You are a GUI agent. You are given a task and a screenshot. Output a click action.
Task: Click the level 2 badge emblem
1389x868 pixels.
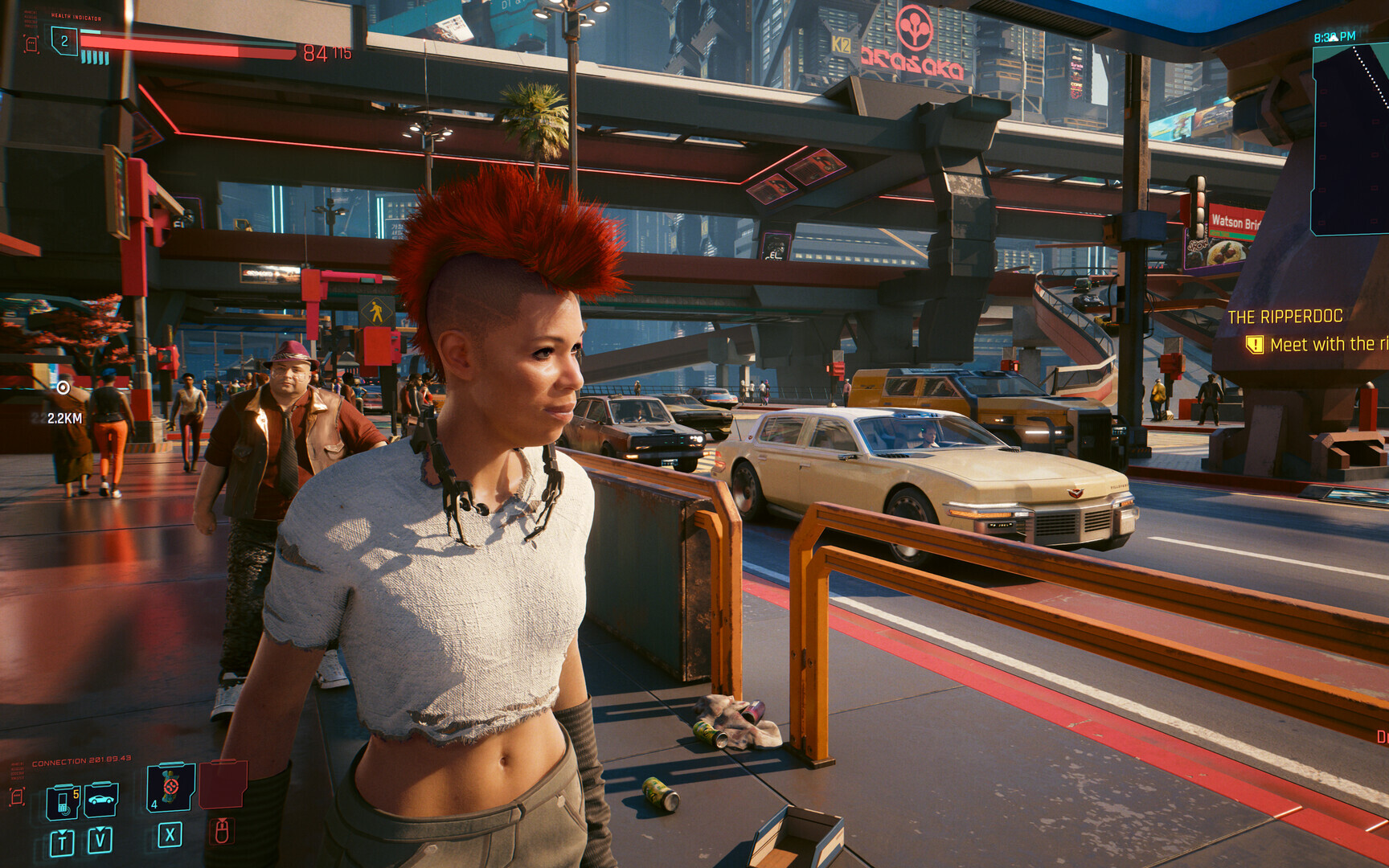[x=64, y=42]
